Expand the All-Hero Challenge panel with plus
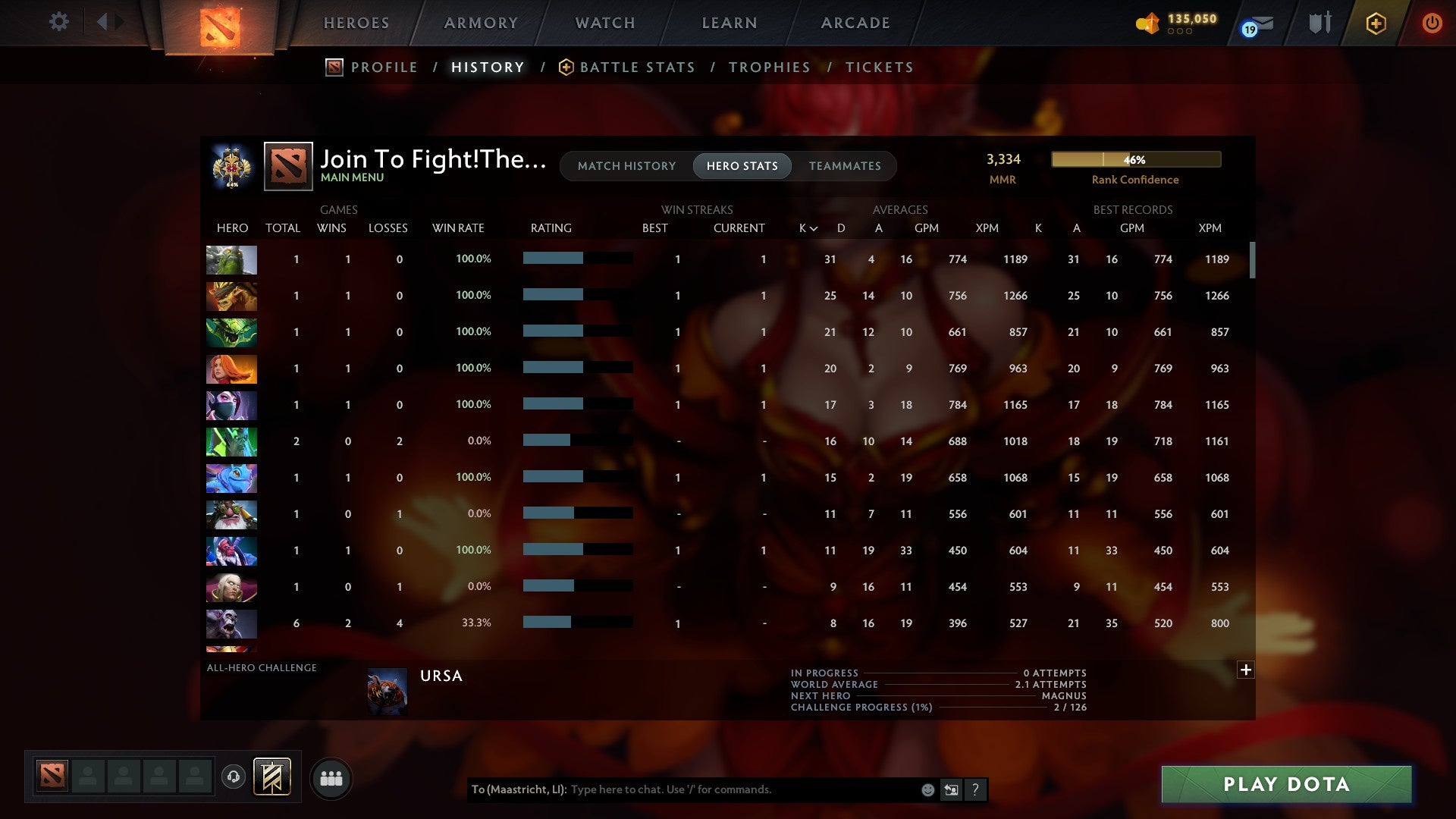1456x819 pixels. [1245, 670]
